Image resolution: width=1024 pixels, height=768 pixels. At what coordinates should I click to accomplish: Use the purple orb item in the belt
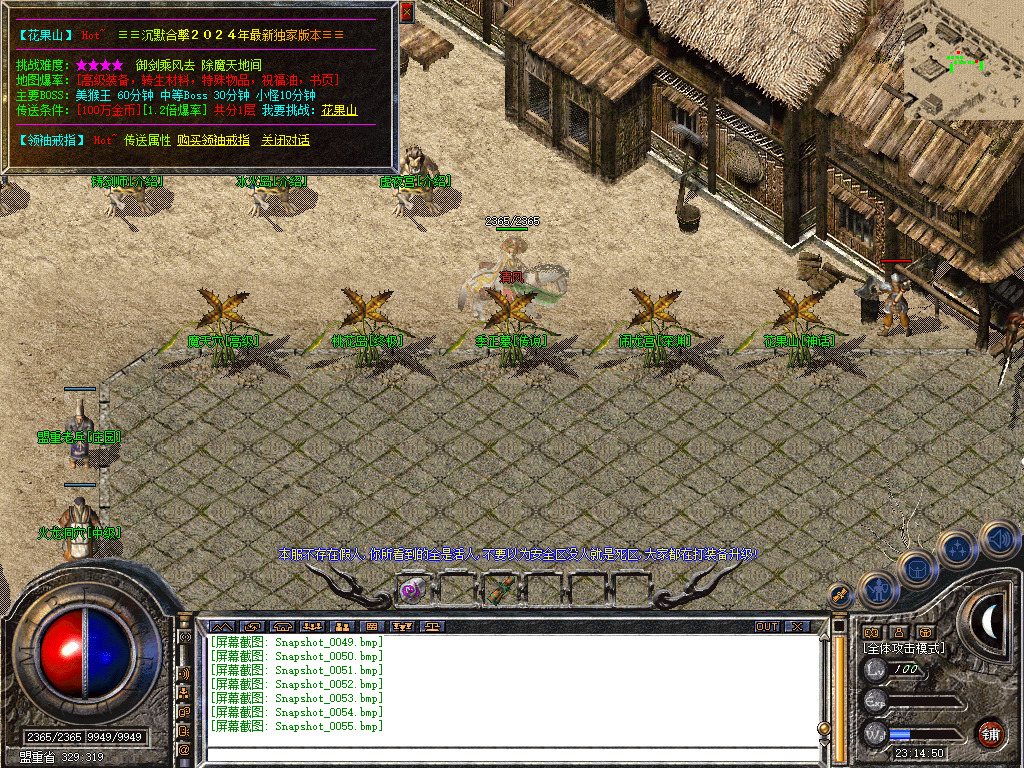click(x=411, y=590)
